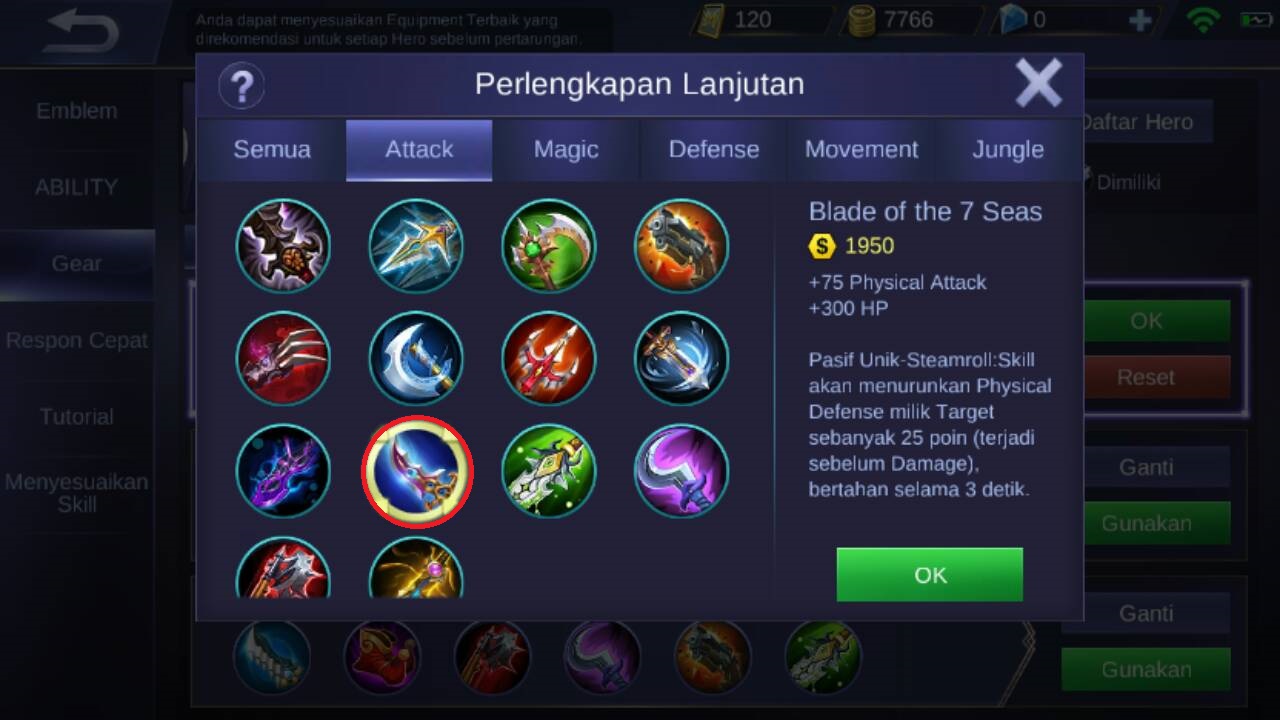Select the red-circled Blade of the 7 Seas icon

(416, 471)
